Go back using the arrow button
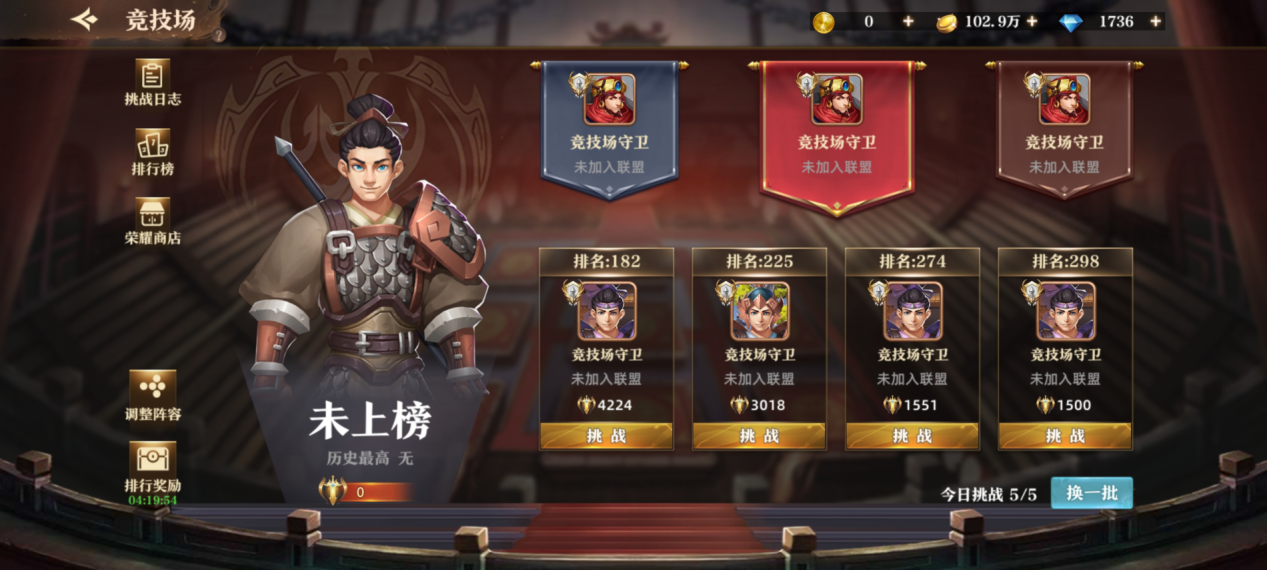This screenshot has width=1267, height=570. 84,19
